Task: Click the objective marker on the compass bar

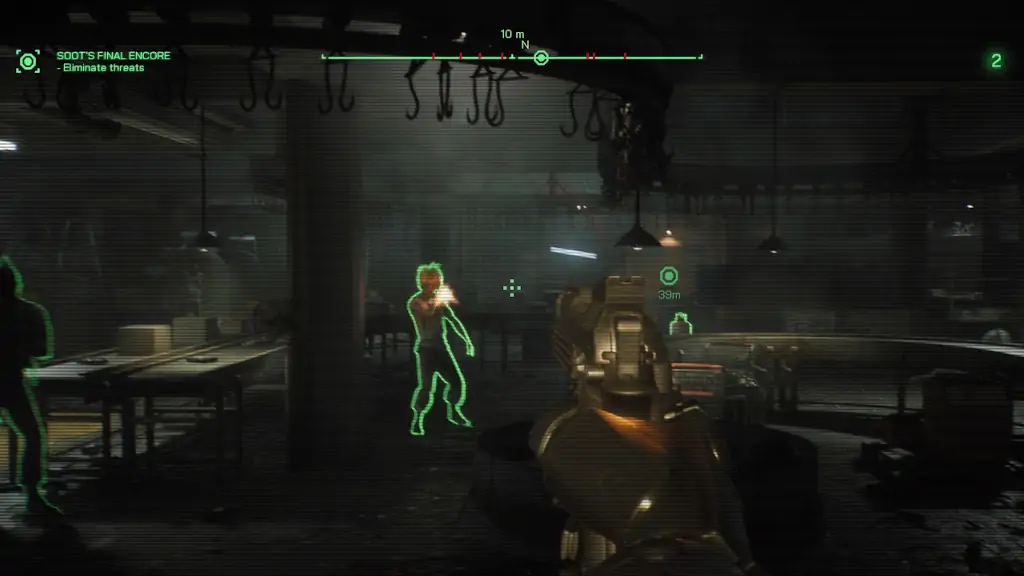Action: coord(541,58)
